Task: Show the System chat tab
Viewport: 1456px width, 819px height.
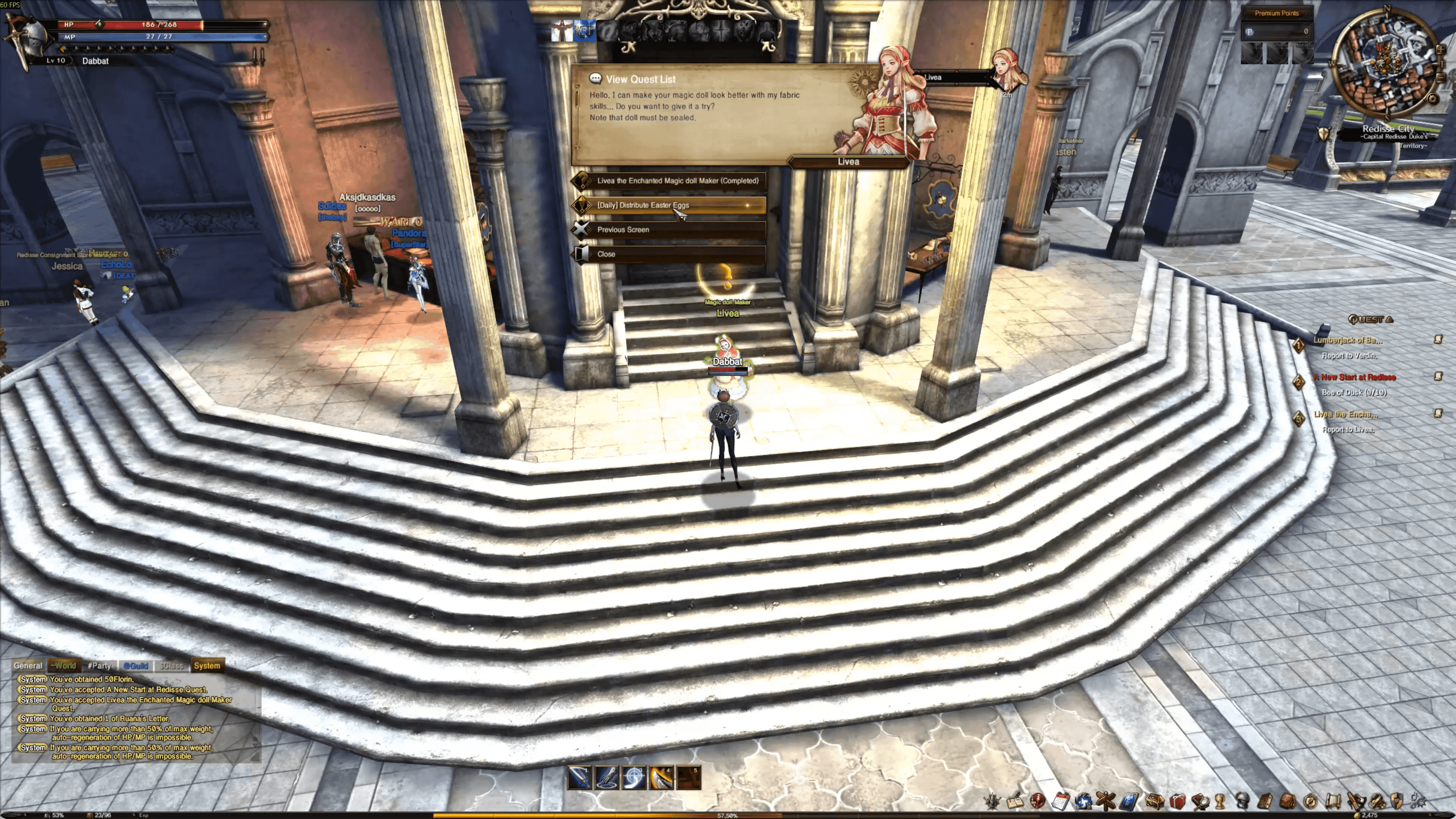Action: 207,666
